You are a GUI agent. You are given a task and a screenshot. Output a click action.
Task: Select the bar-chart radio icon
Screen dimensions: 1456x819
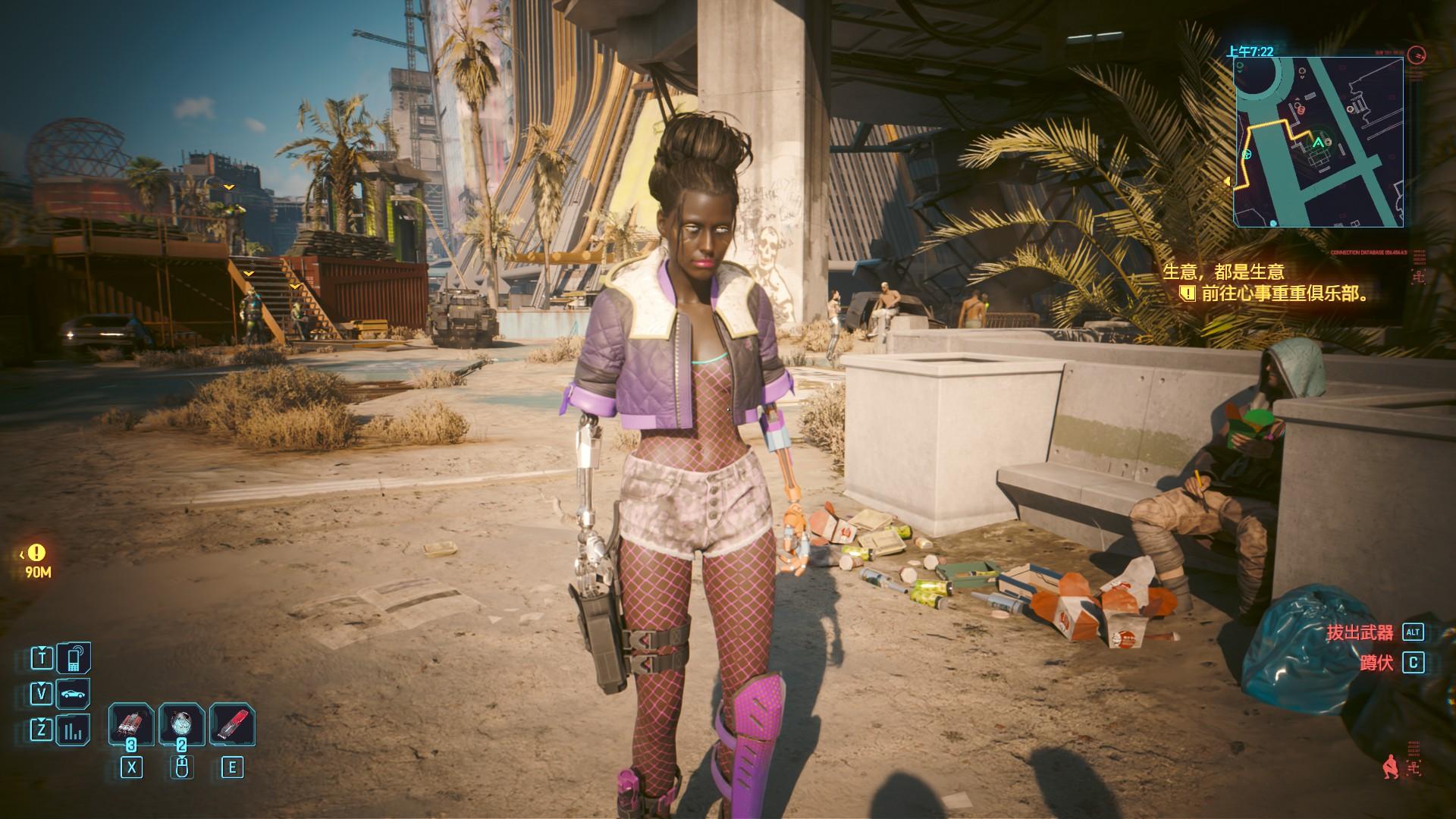(x=73, y=730)
